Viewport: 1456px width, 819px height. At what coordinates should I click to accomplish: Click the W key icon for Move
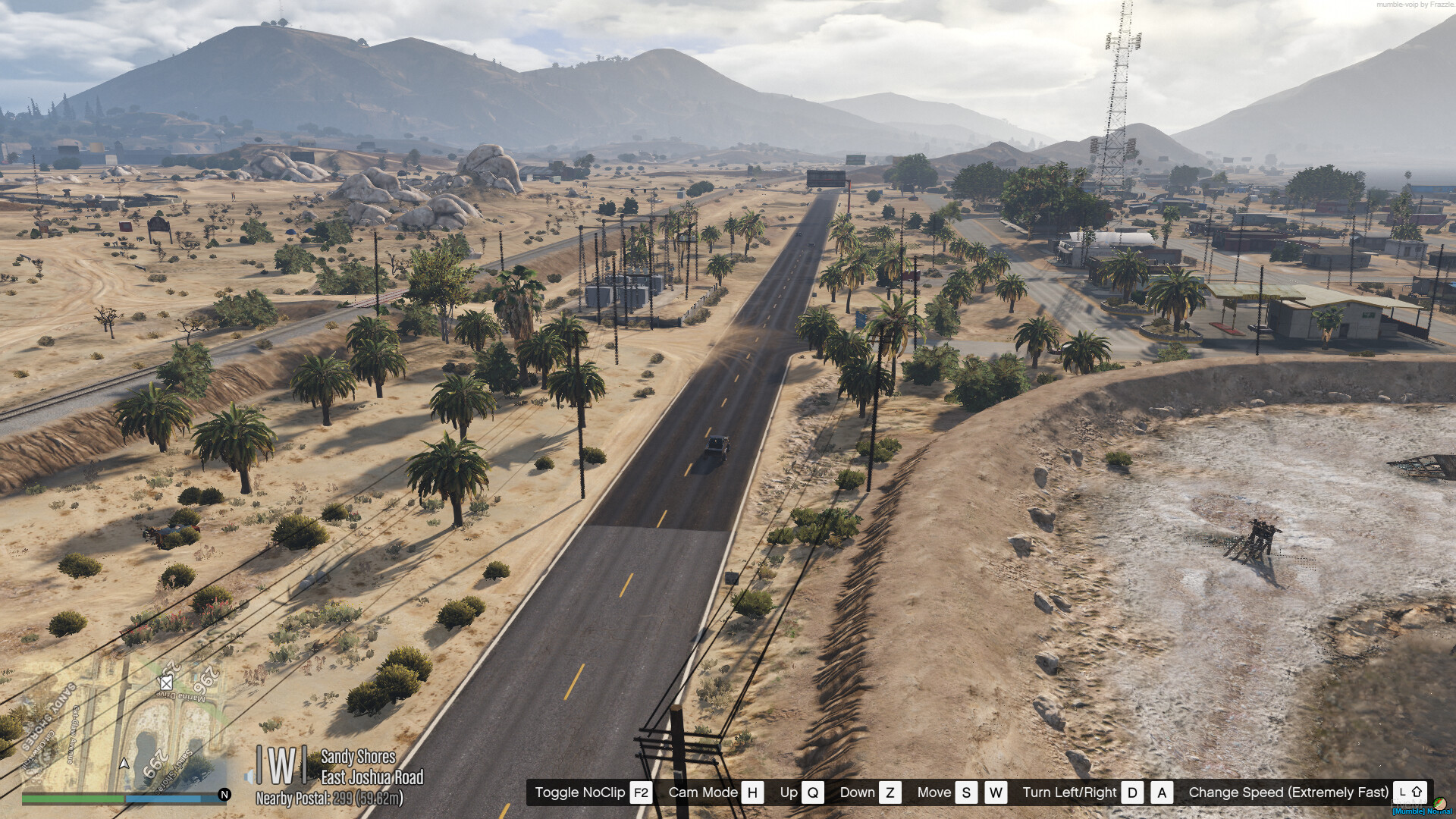click(x=996, y=792)
